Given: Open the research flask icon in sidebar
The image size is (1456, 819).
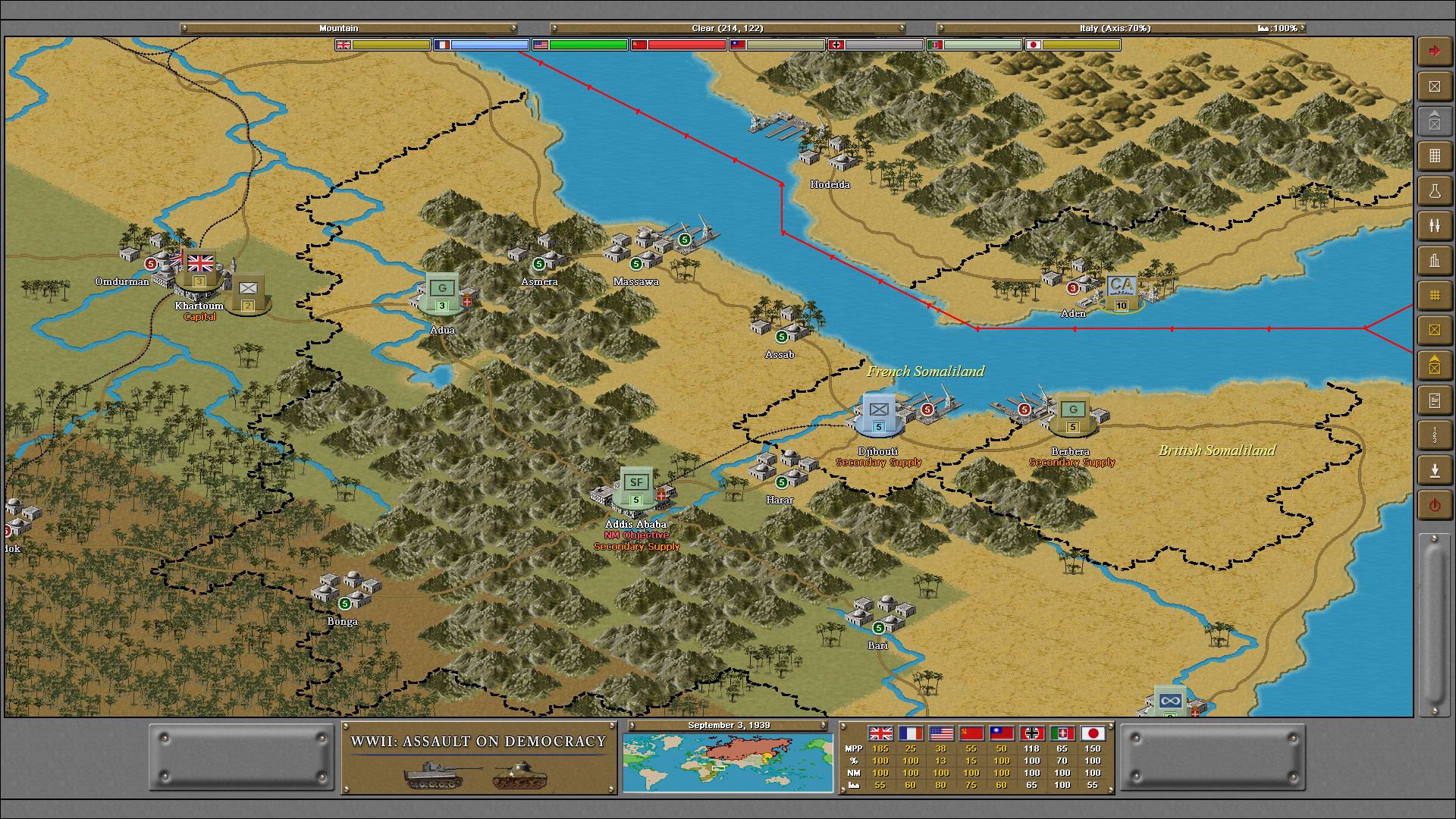Looking at the screenshot, I should 1435,190.
